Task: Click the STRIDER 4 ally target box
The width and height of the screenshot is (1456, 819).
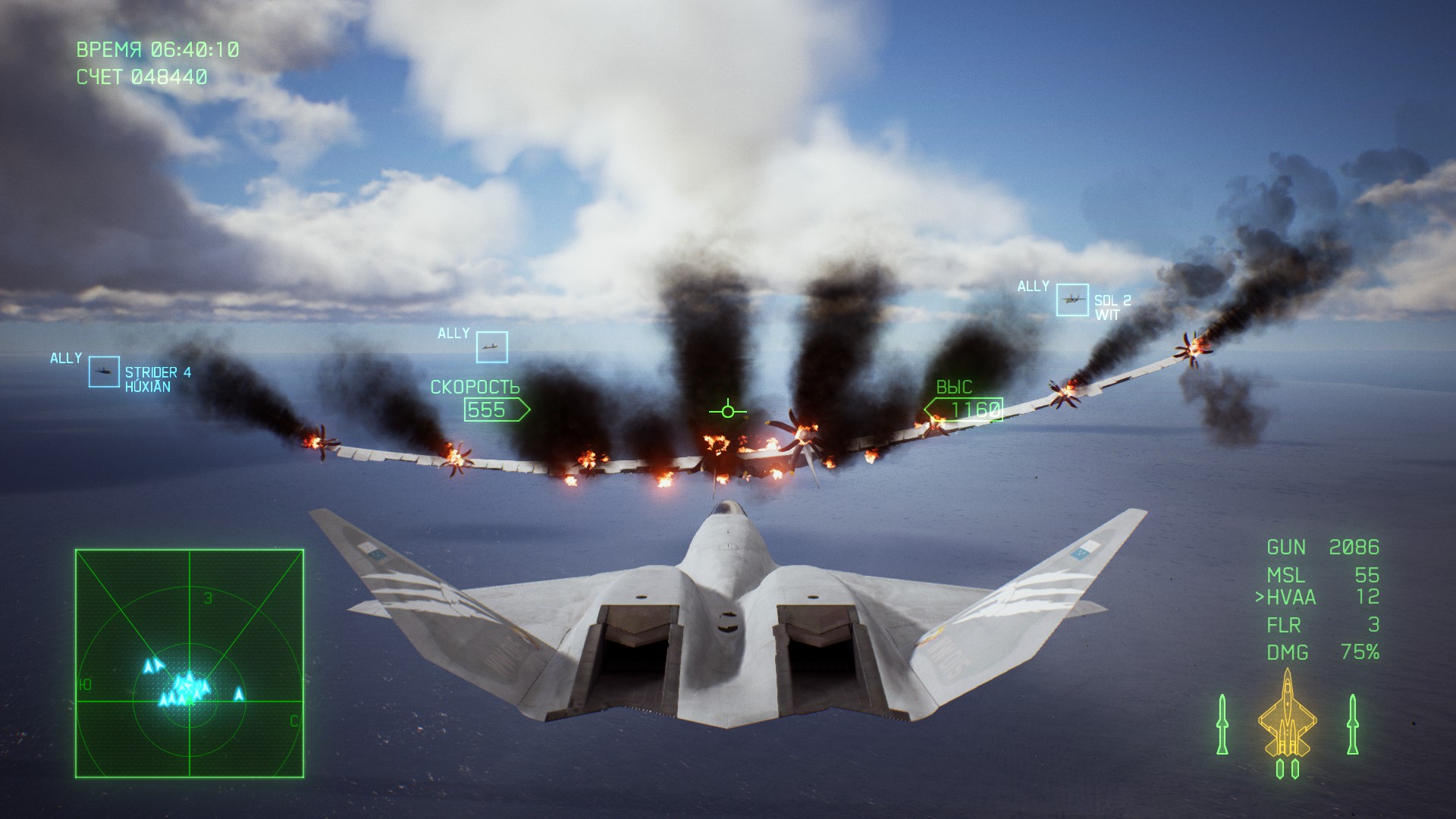Action: 104,372
